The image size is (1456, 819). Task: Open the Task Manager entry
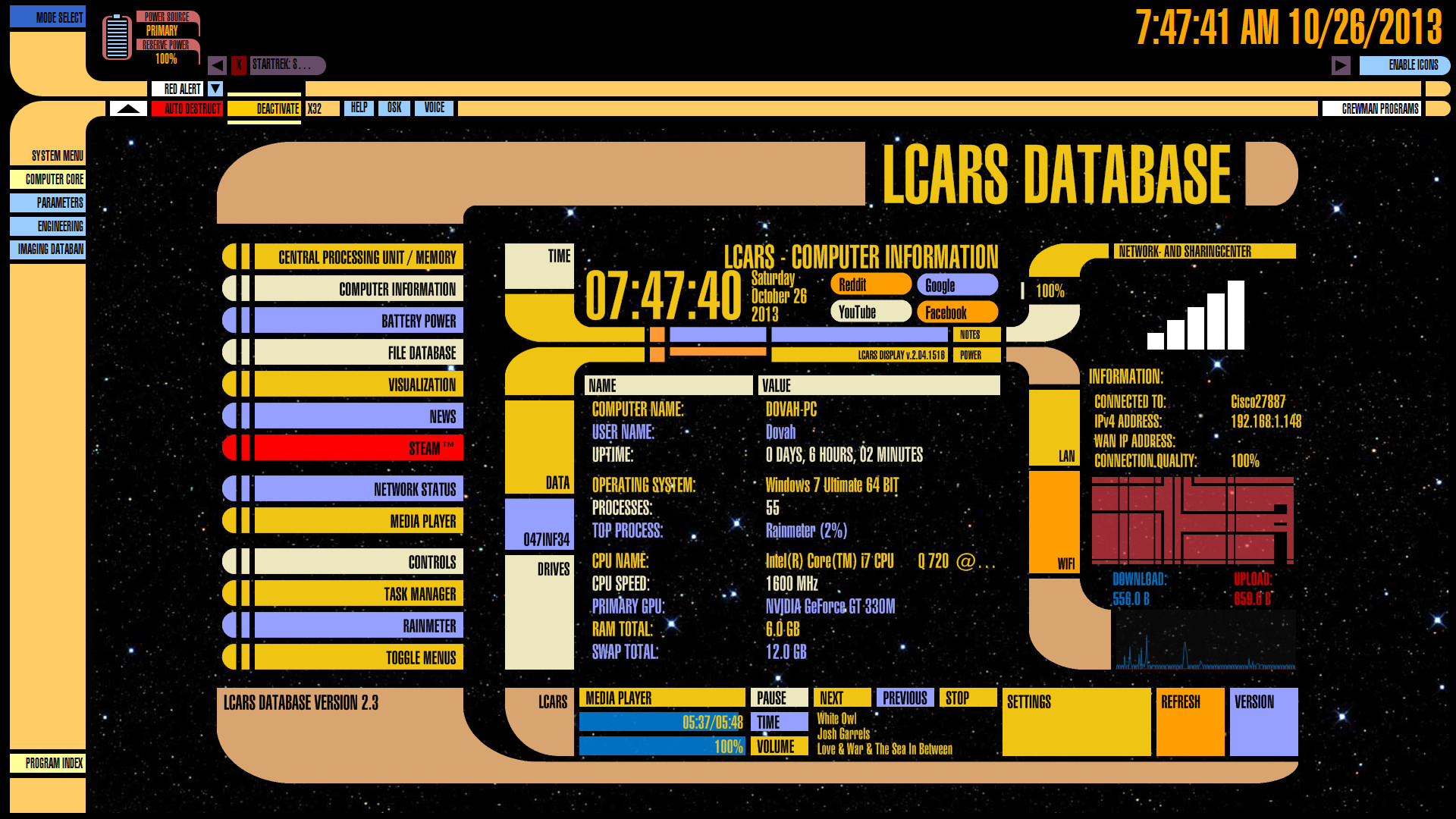click(358, 594)
